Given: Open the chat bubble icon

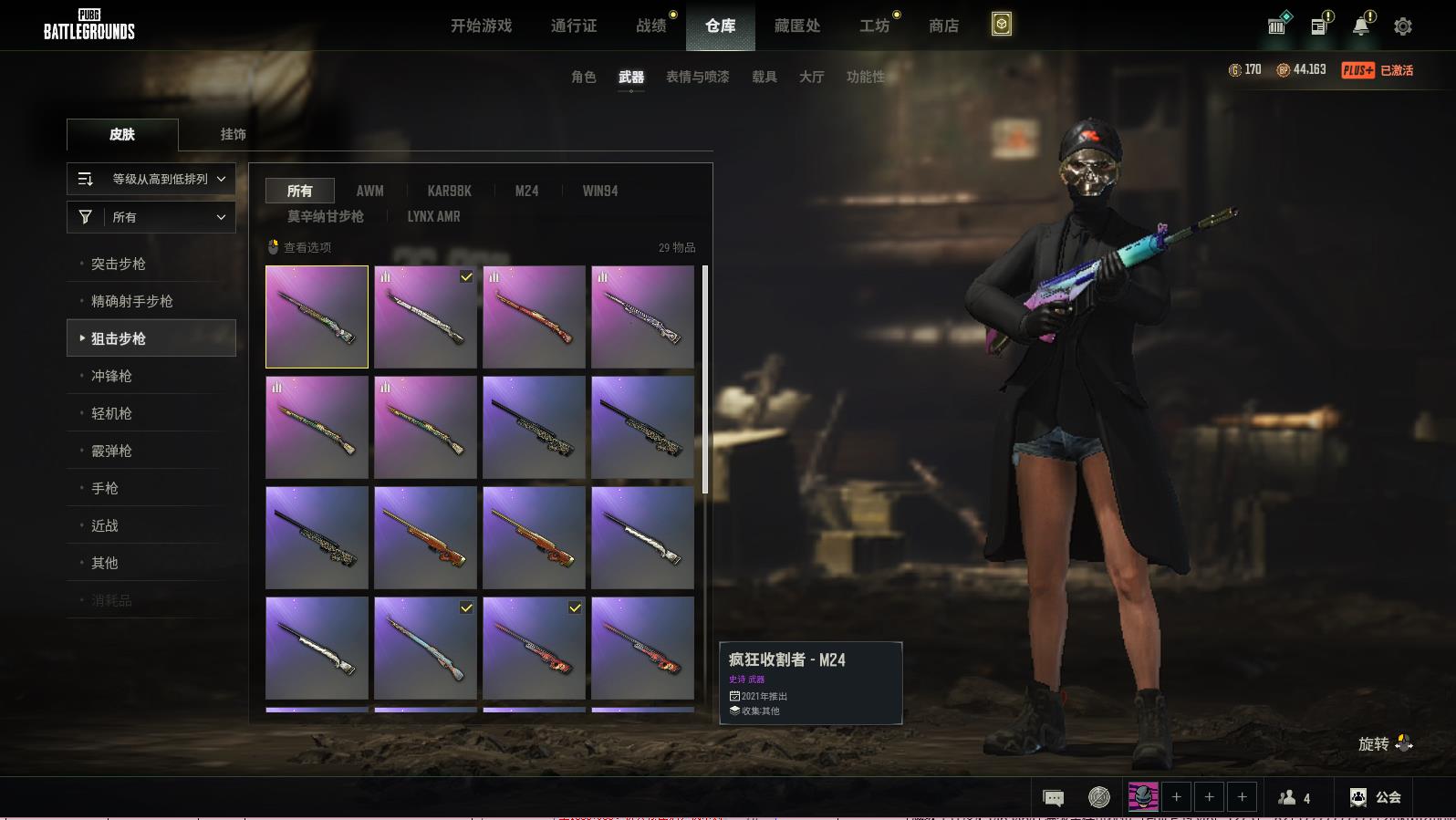Looking at the screenshot, I should pyautogui.click(x=1053, y=798).
